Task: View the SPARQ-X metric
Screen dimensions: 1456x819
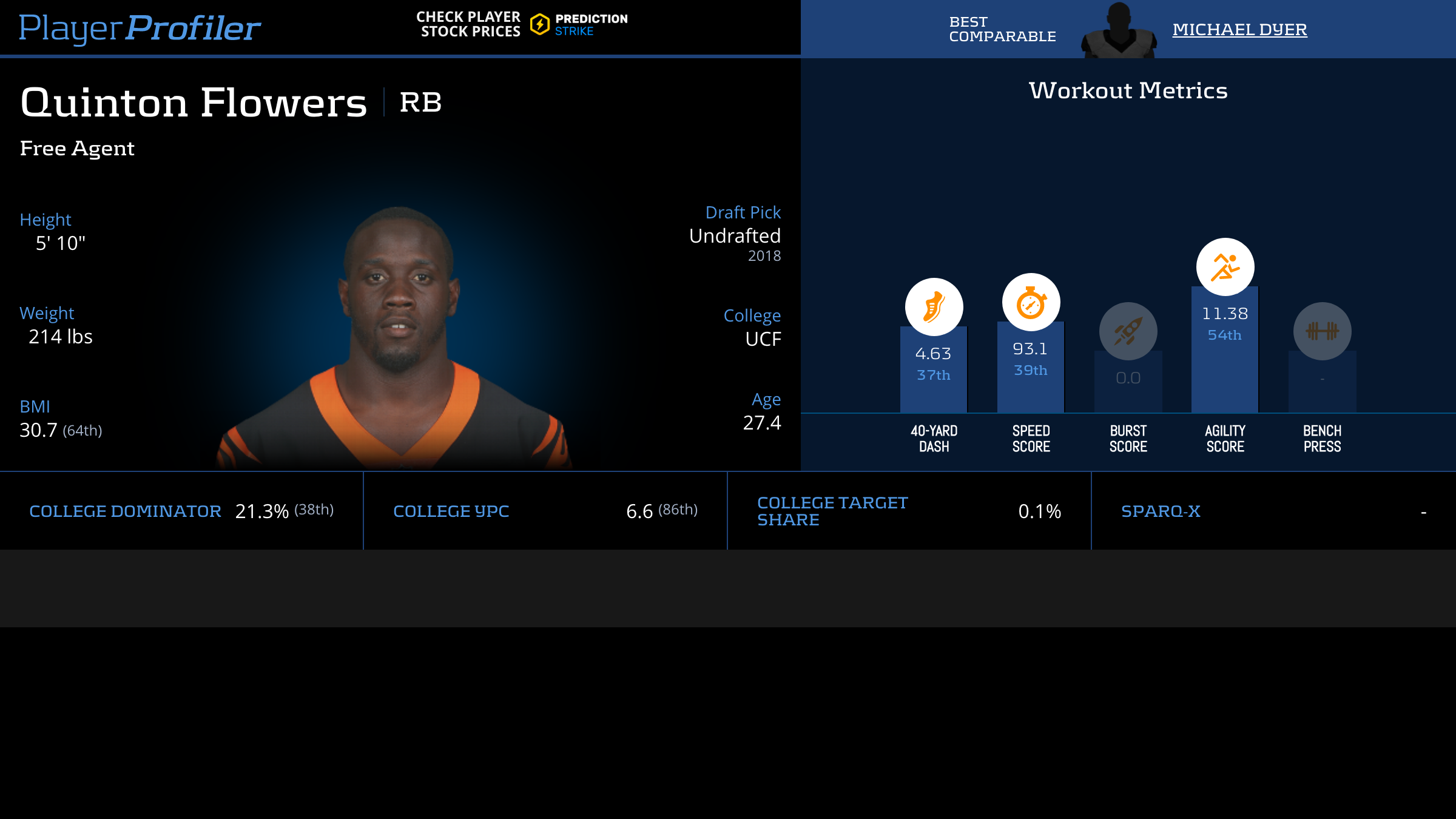Action: [x=1273, y=511]
